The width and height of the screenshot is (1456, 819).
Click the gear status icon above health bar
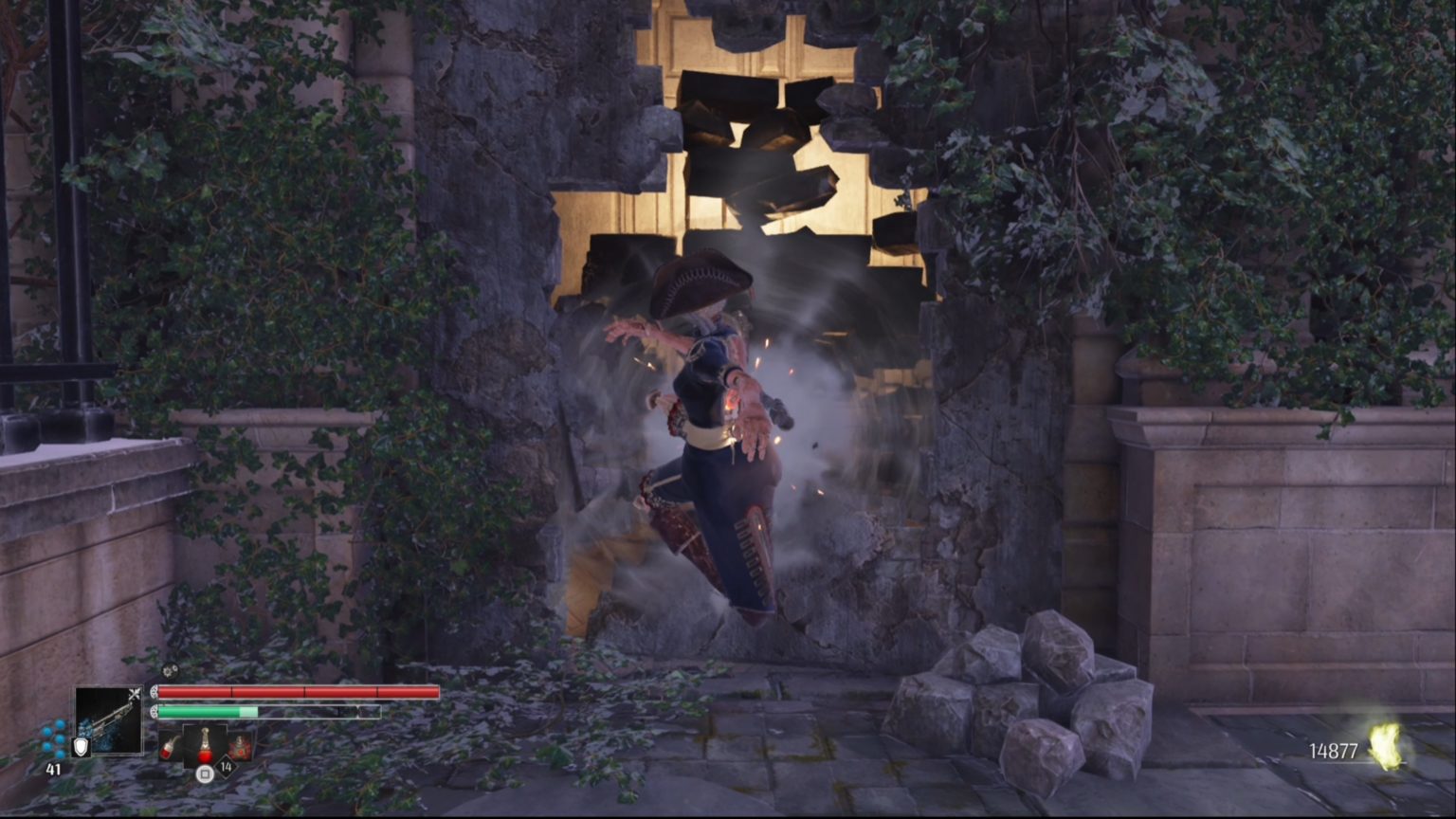point(169,671)
